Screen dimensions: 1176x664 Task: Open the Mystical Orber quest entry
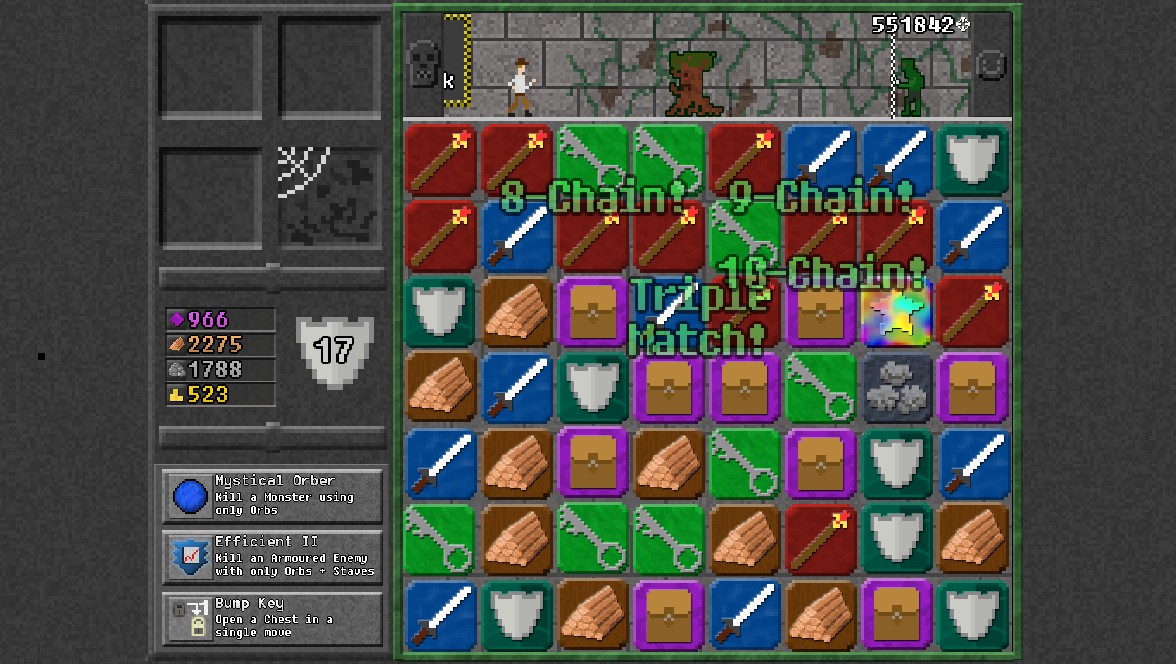coord(272,496)
